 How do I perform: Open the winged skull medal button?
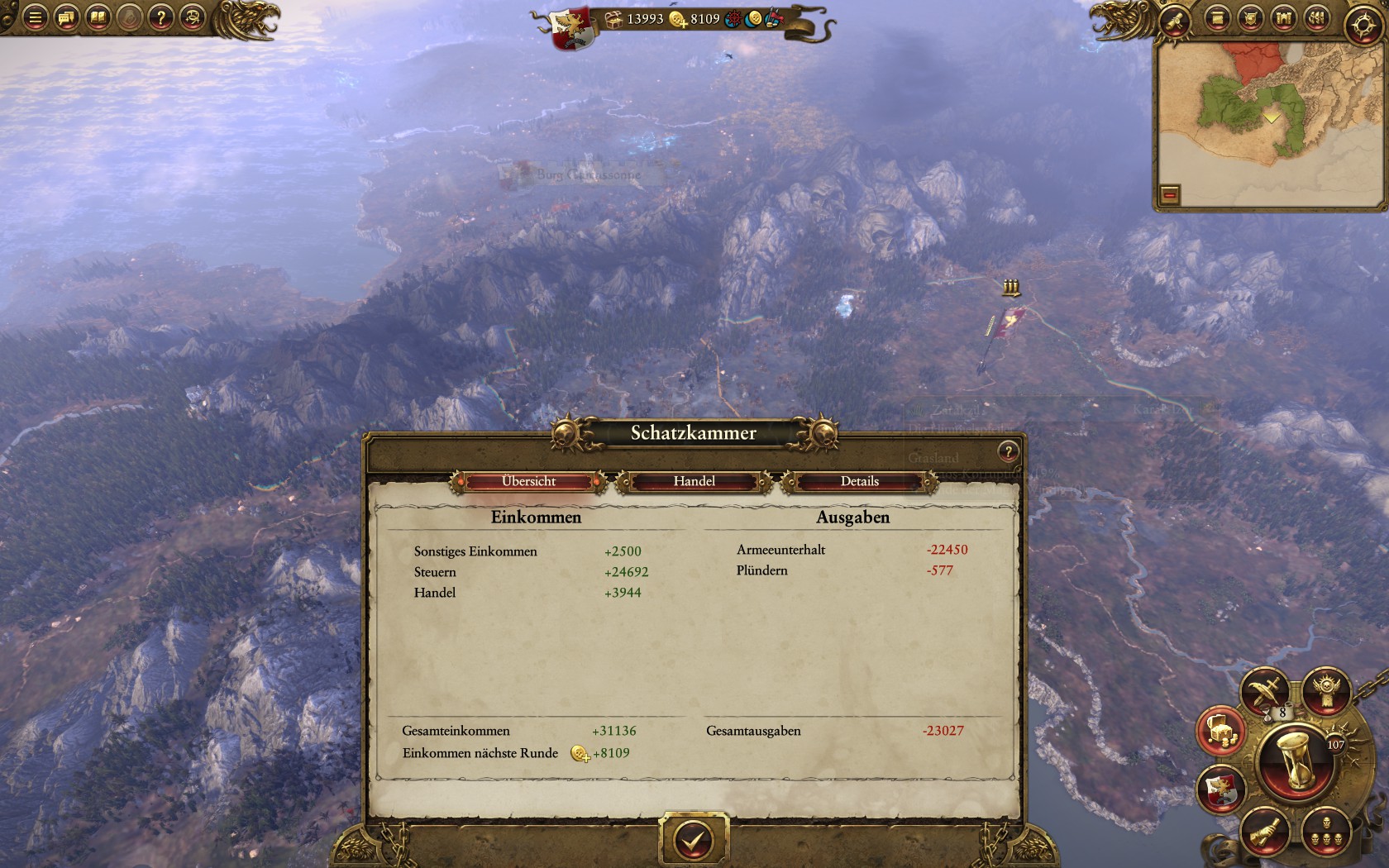[1326, 691]
